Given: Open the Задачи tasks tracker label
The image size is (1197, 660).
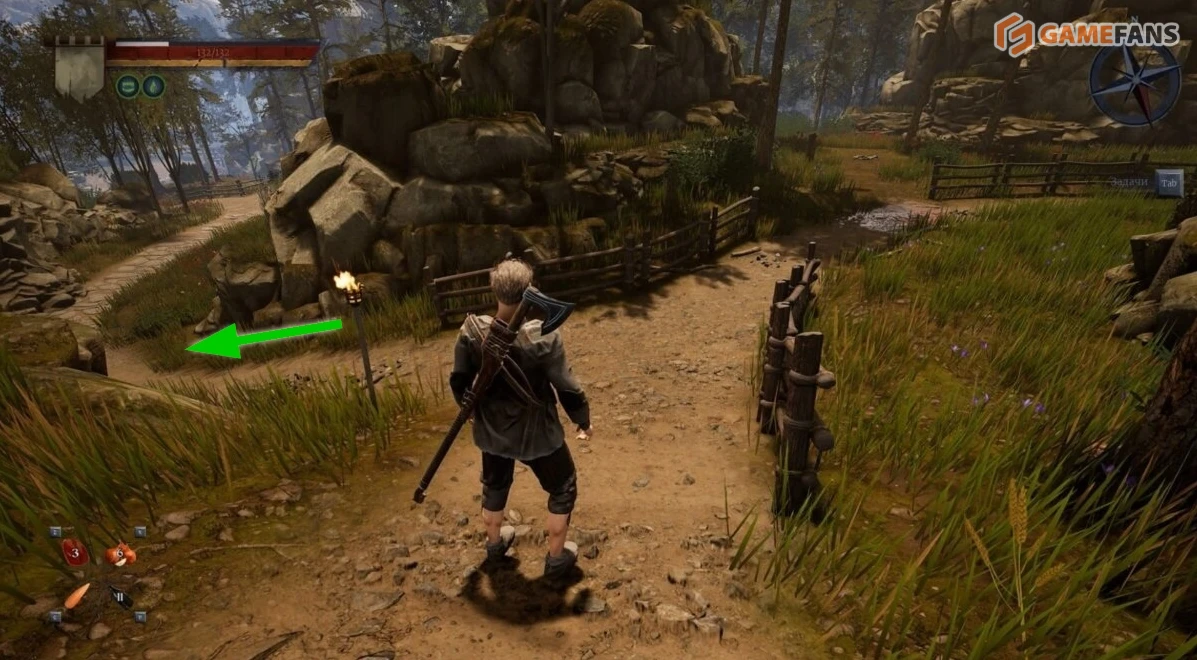Looking at the screenshot, I should [x=1129, y=183].
